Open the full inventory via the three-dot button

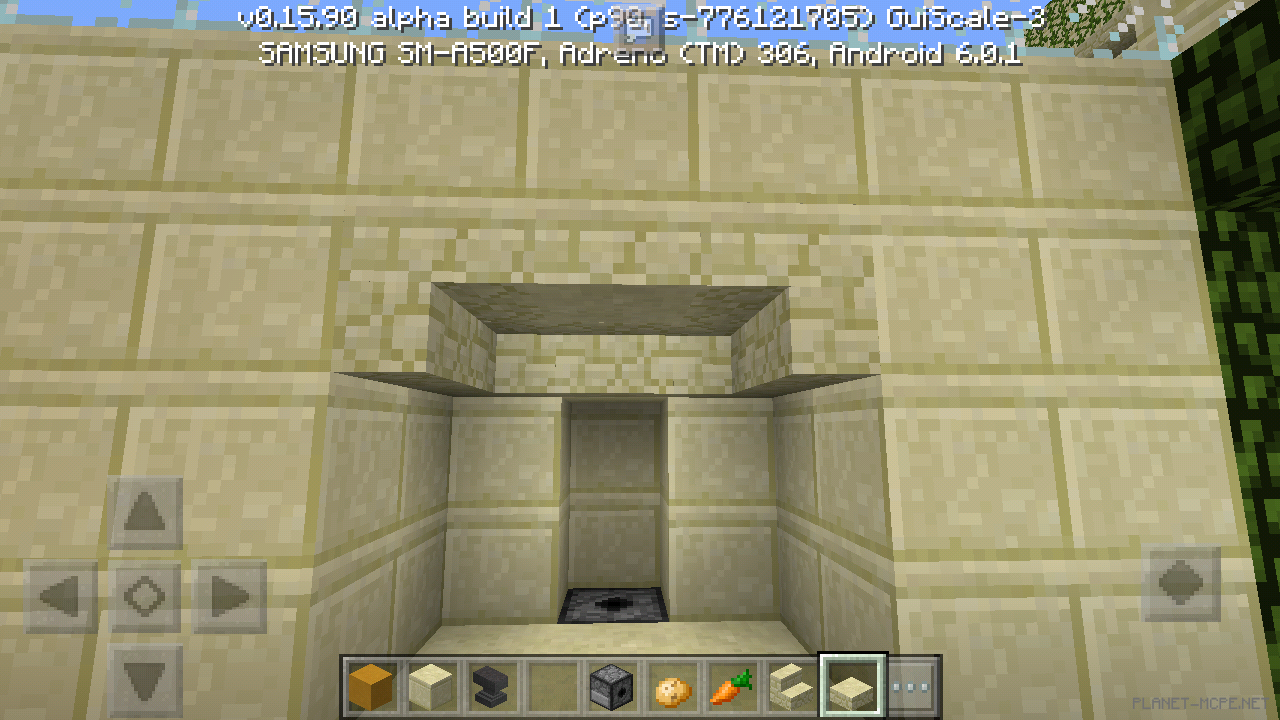coord(911,686)
